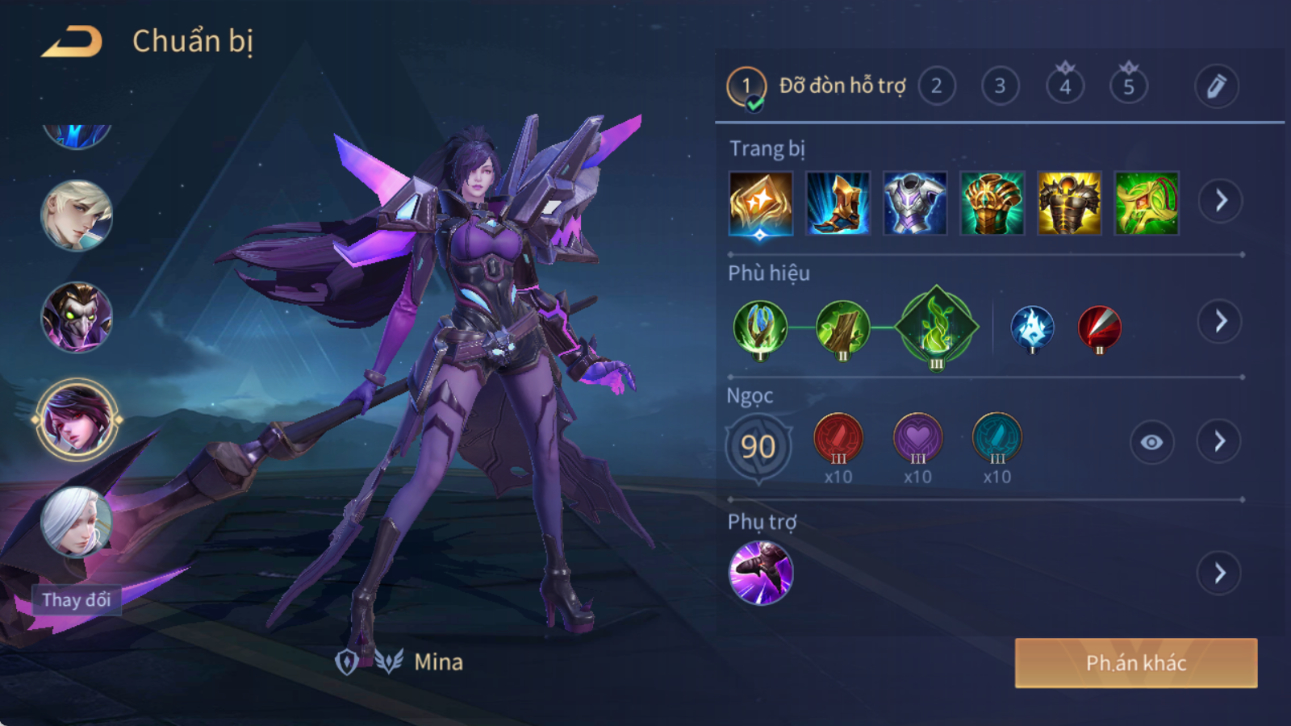
Task: Go back using the return arrow
Action: pos(71,42)
